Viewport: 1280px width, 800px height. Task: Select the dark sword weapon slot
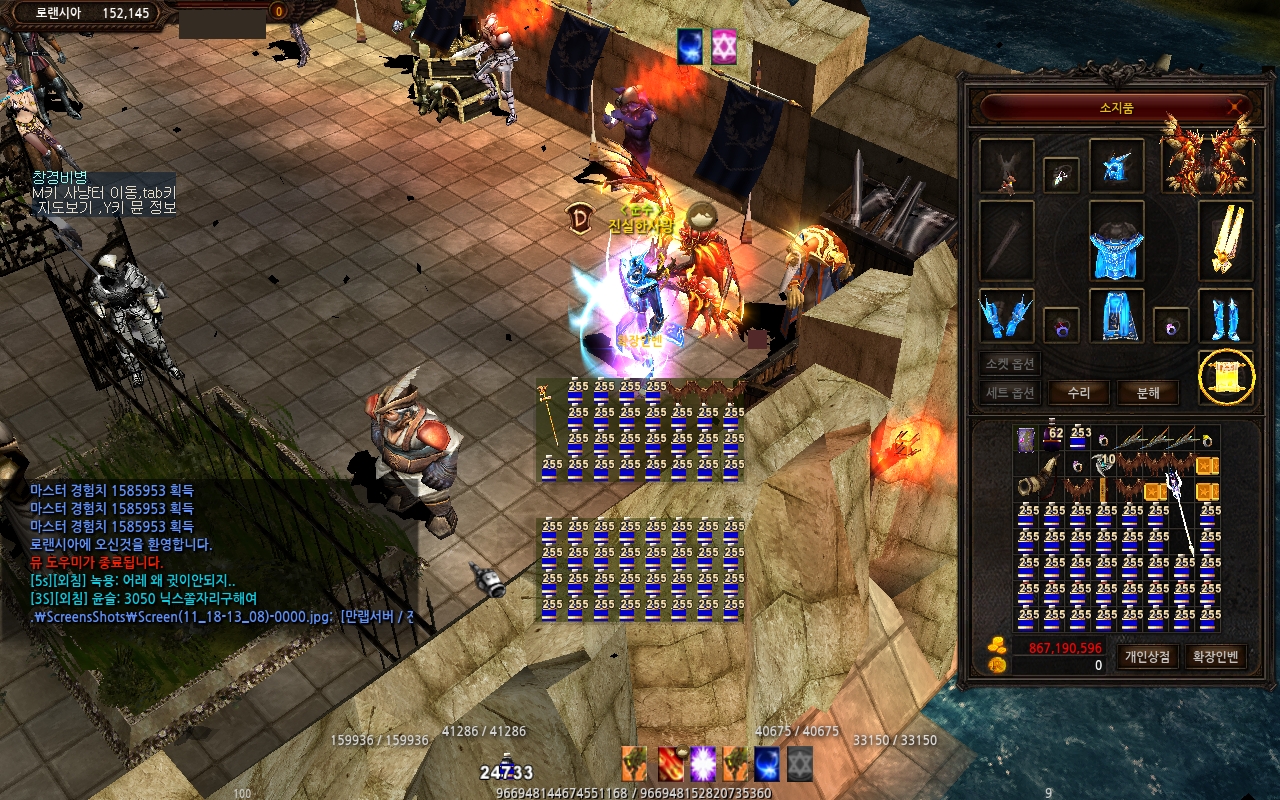click(1006, 240)
